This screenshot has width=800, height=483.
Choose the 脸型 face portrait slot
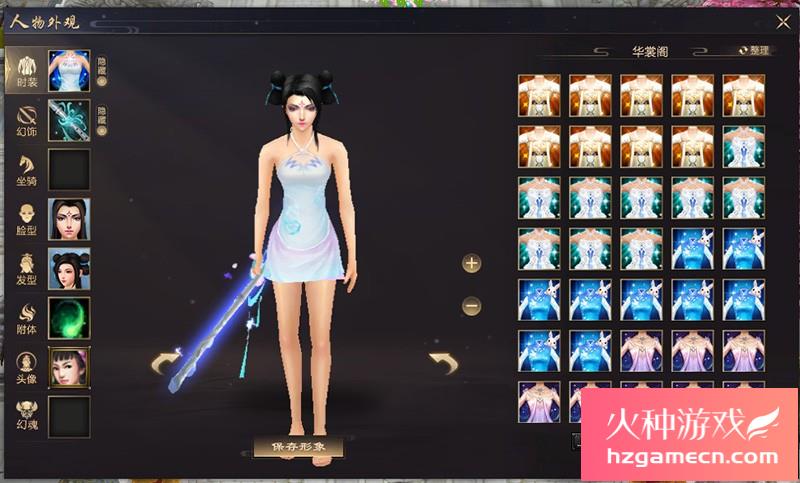pos(69,218)
